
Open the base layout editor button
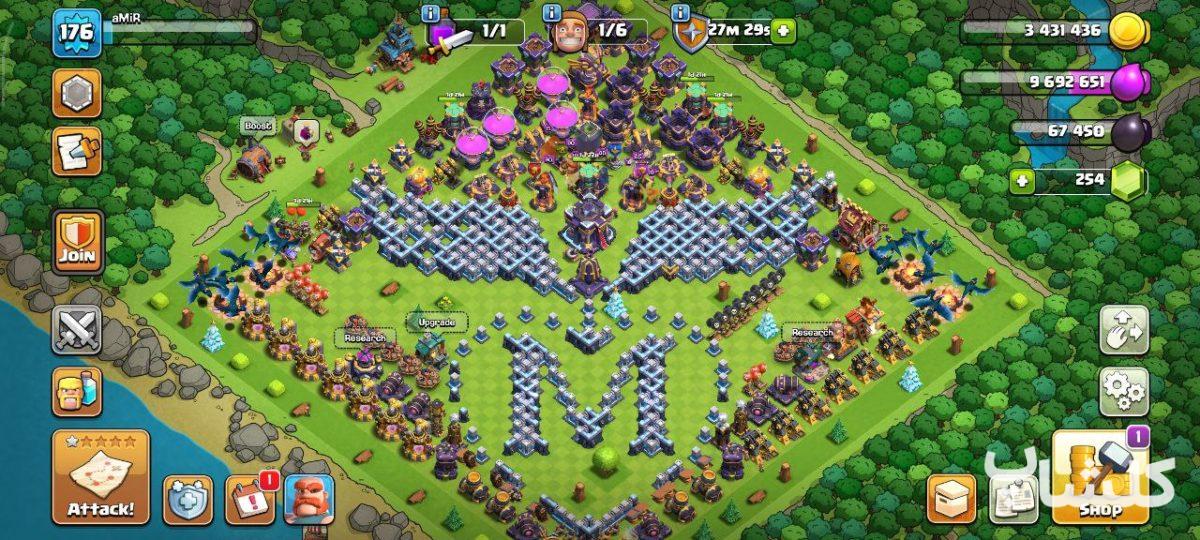coord(1124,330)
